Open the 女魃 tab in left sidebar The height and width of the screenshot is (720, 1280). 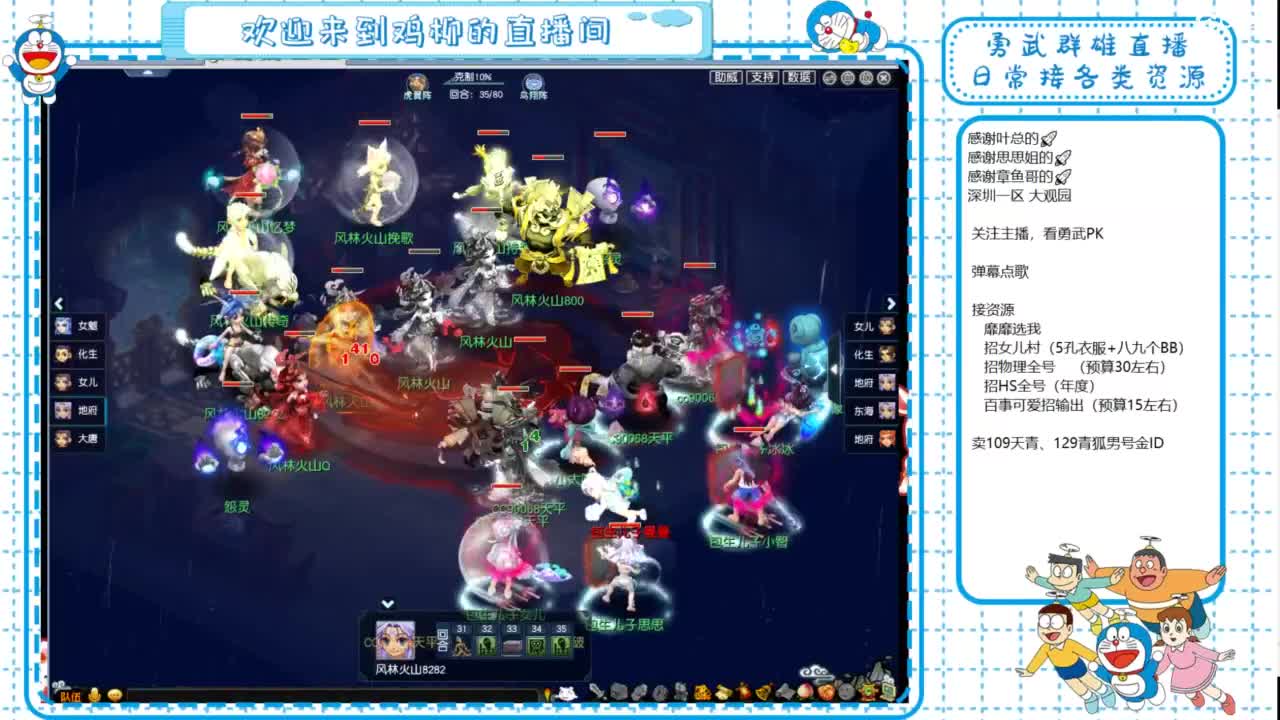tap(80, 326)
